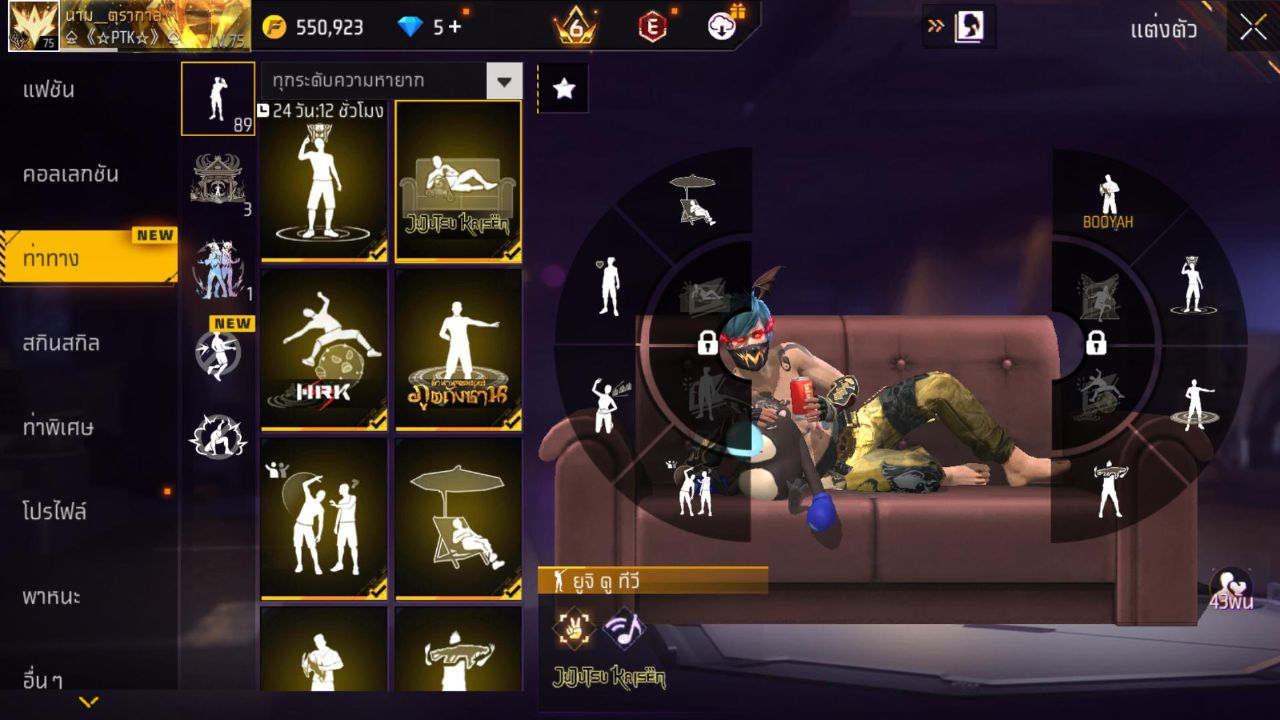Open the red E badge icon

tap(652, 27)
